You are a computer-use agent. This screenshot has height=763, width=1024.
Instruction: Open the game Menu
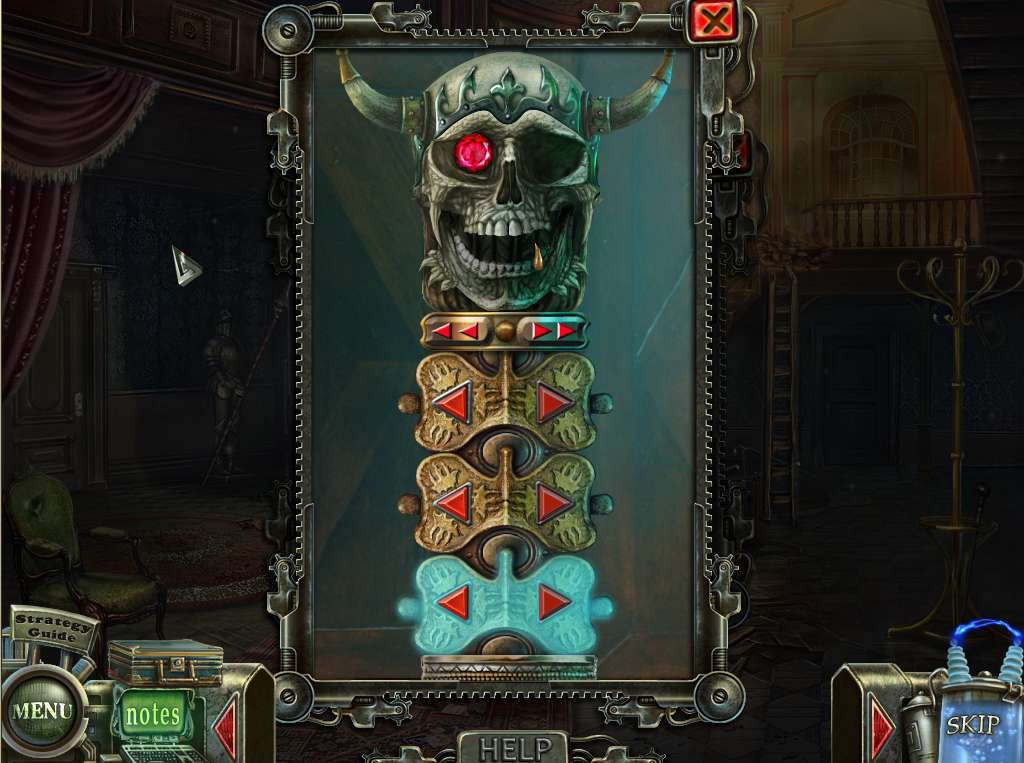[41, 712]
